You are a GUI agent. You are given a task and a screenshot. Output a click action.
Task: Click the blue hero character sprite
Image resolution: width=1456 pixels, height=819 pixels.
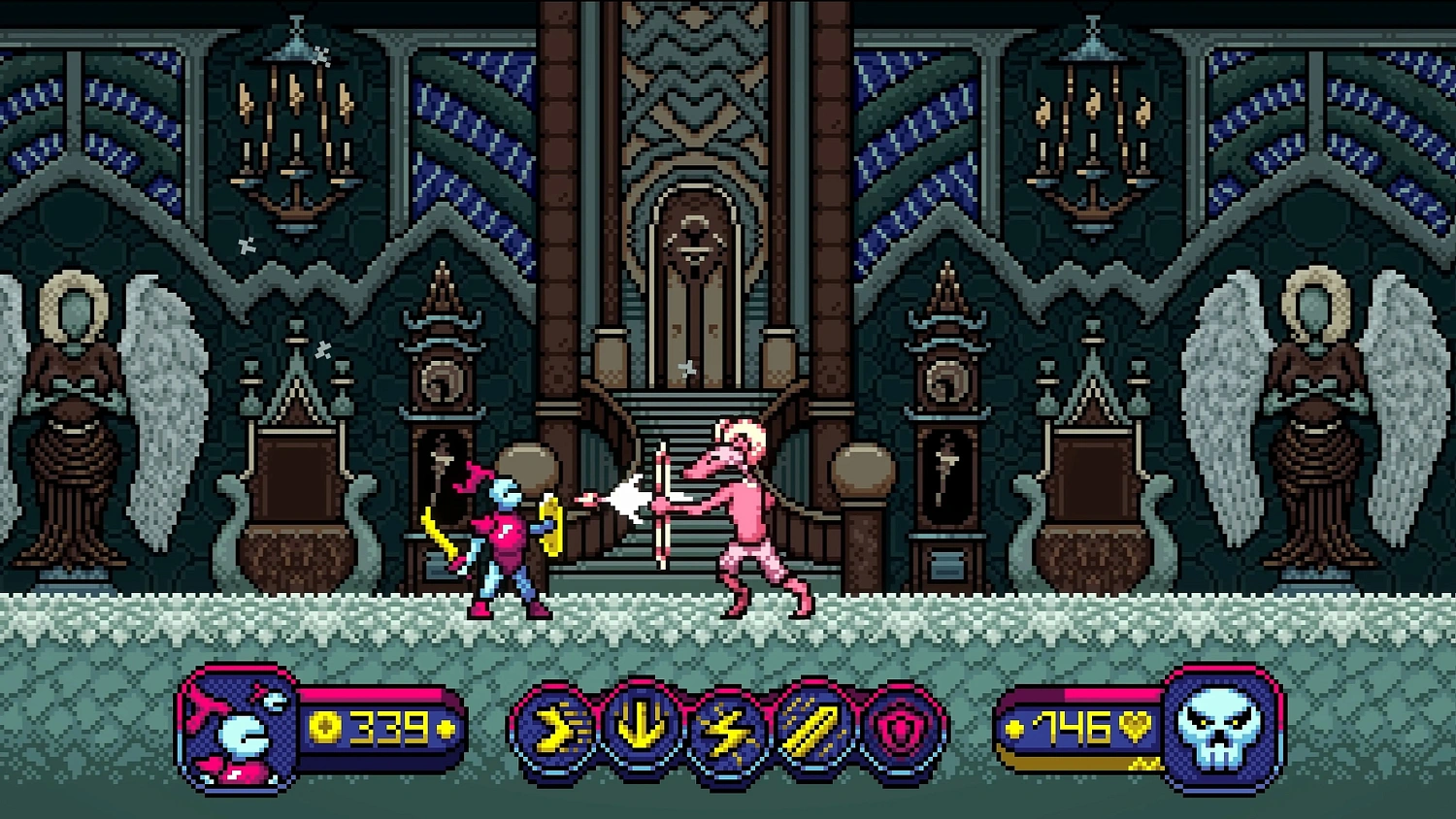tap(505, 534)
